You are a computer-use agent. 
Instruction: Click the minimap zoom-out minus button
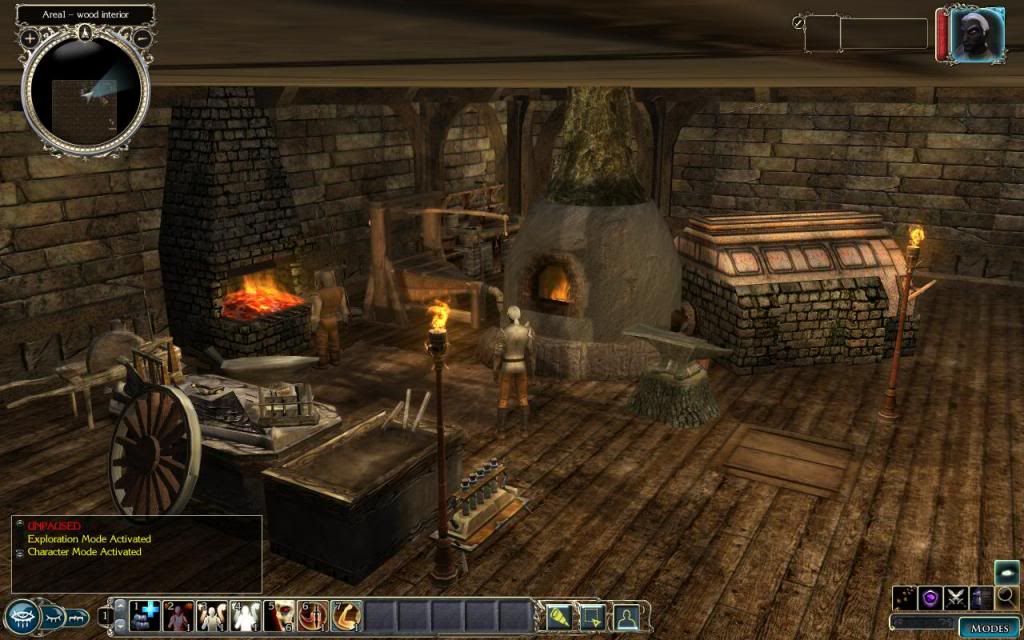[142, 38]
